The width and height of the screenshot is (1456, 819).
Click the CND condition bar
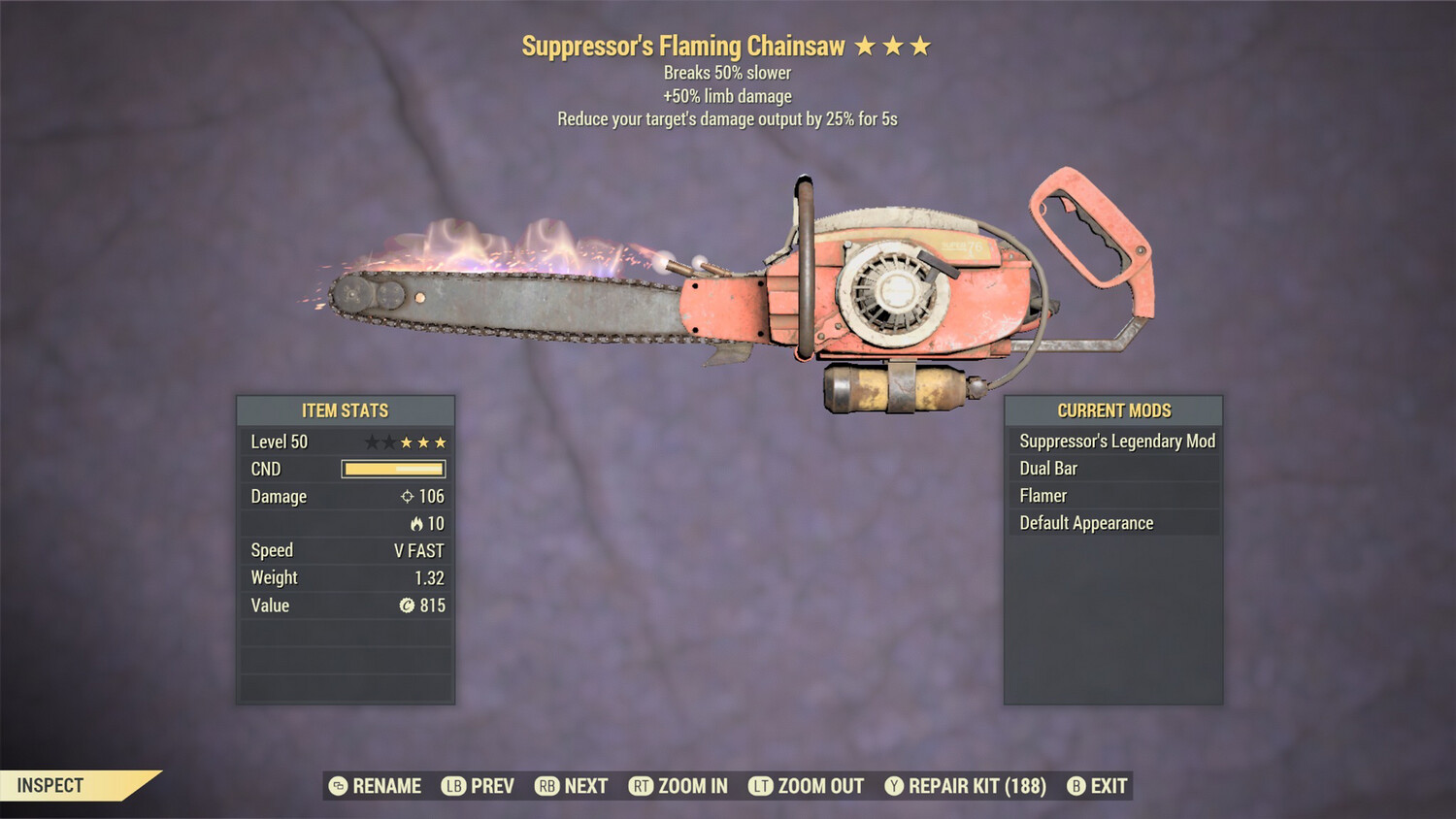click(x=392, y=469)
